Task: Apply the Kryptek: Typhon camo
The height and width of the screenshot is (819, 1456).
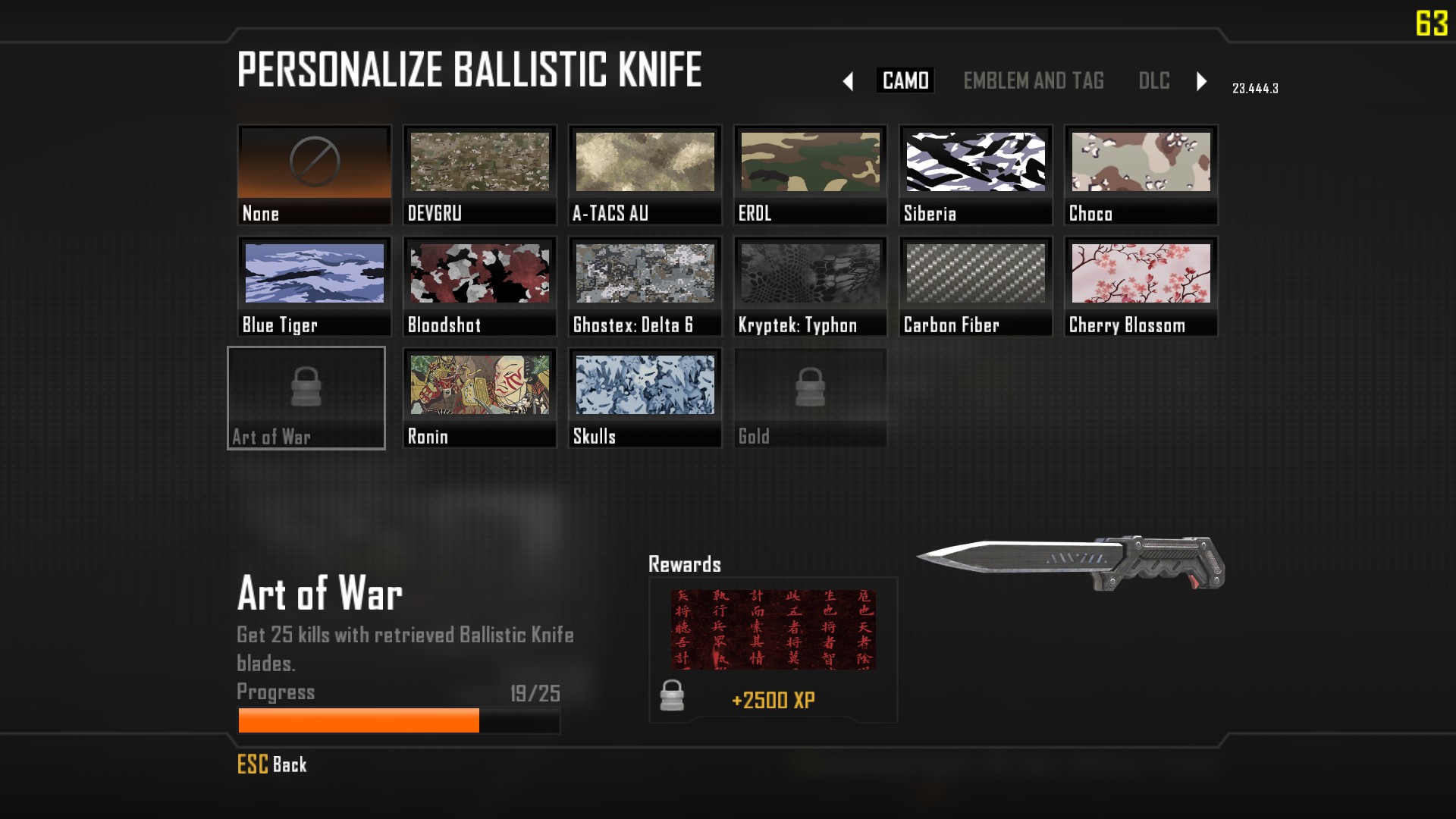Action: click(x=810, y=286)
